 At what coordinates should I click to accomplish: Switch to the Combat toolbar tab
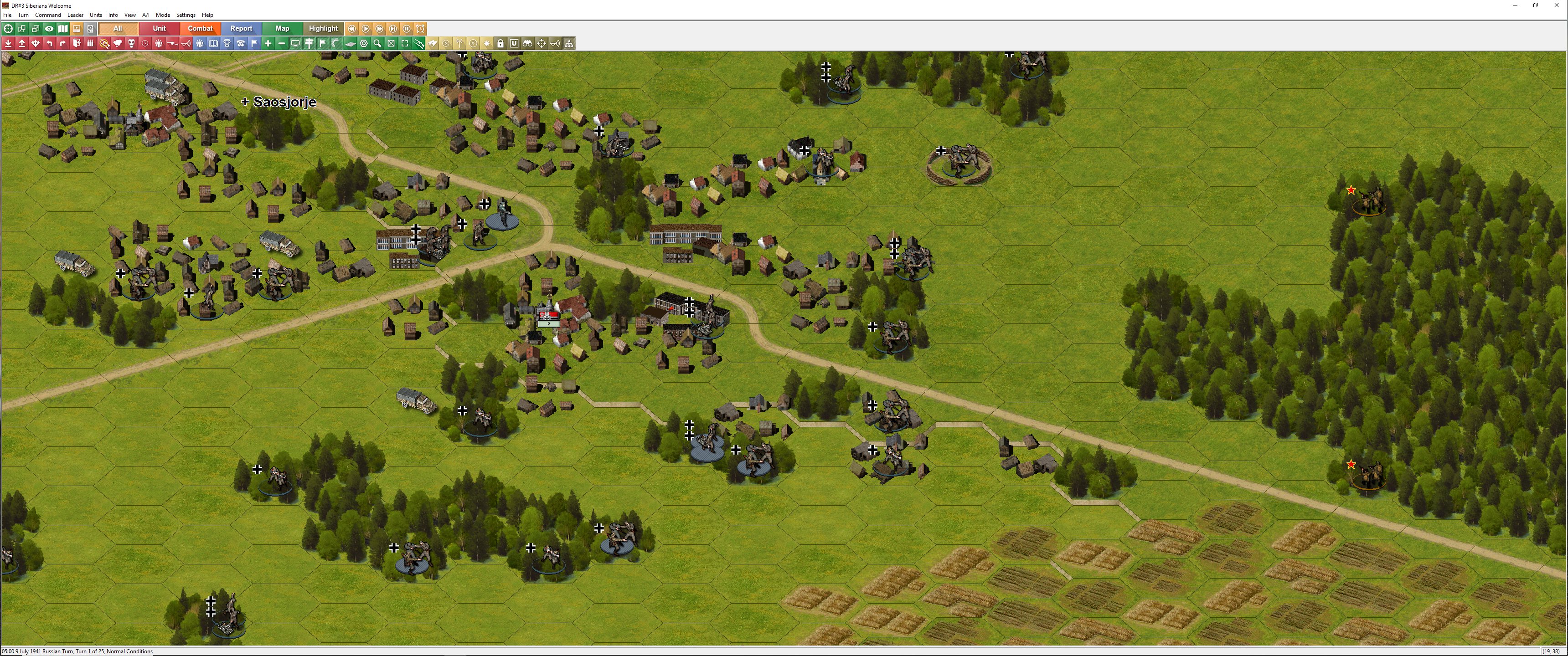[200, 29]
